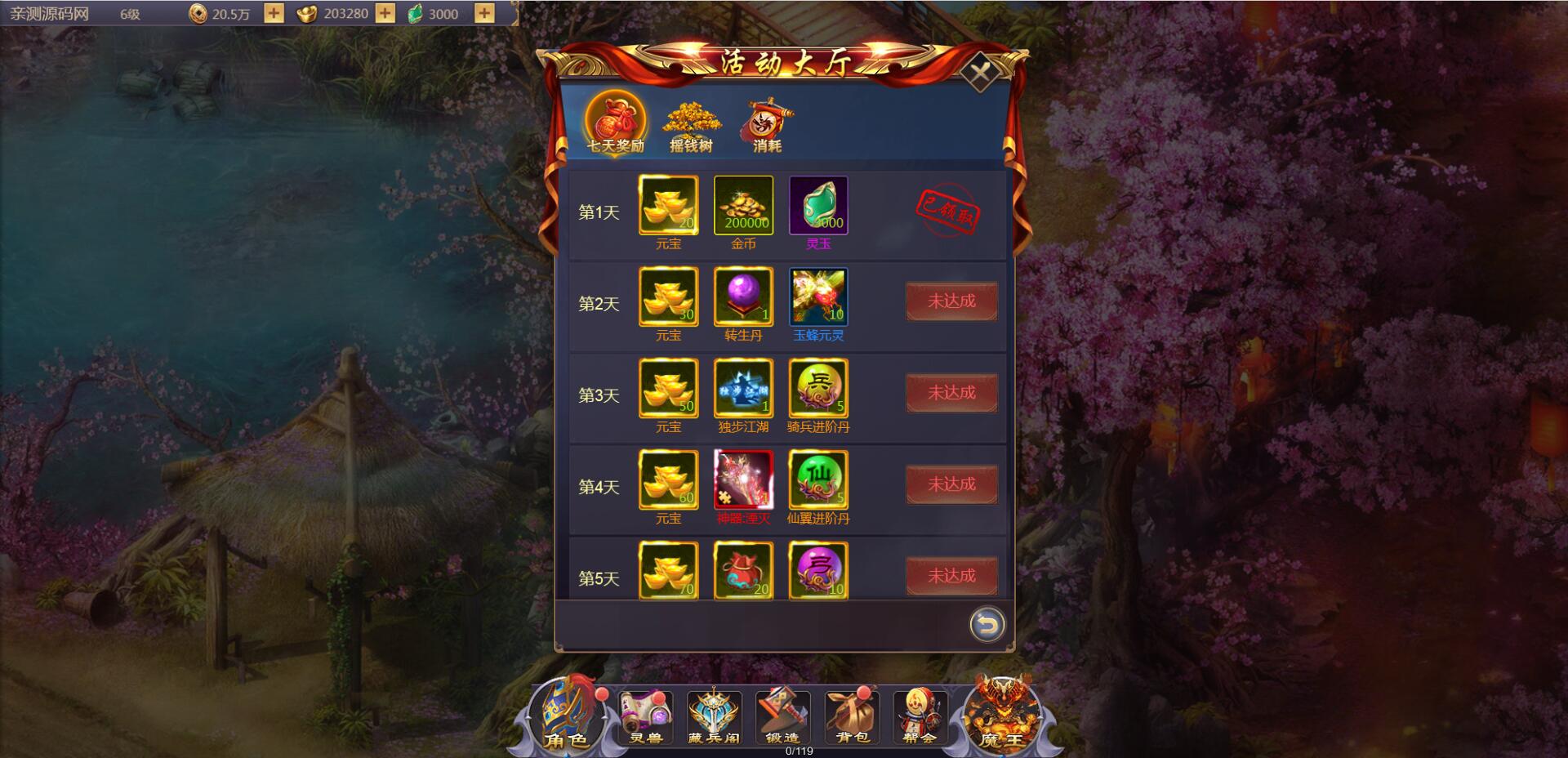This screenshot has height=758, width=1568.
Task: Select the 转生丹 item icon
Action: coord(744,297)
